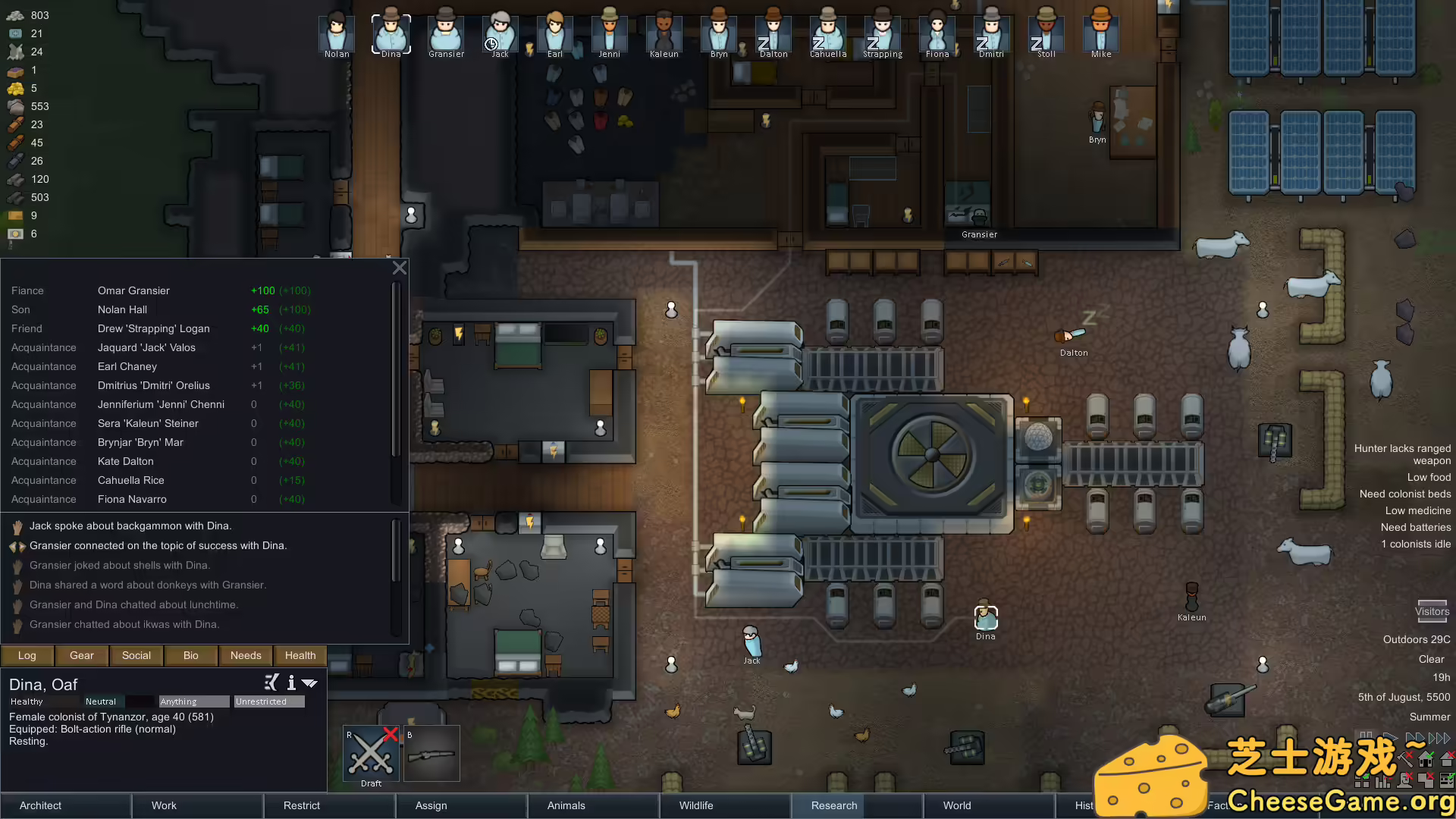Image resolution: width=1456 pixels, height=819 pixels.
Task: Open the Visitors faction button
Action: pyautogui.click(x=1432, y=611)
